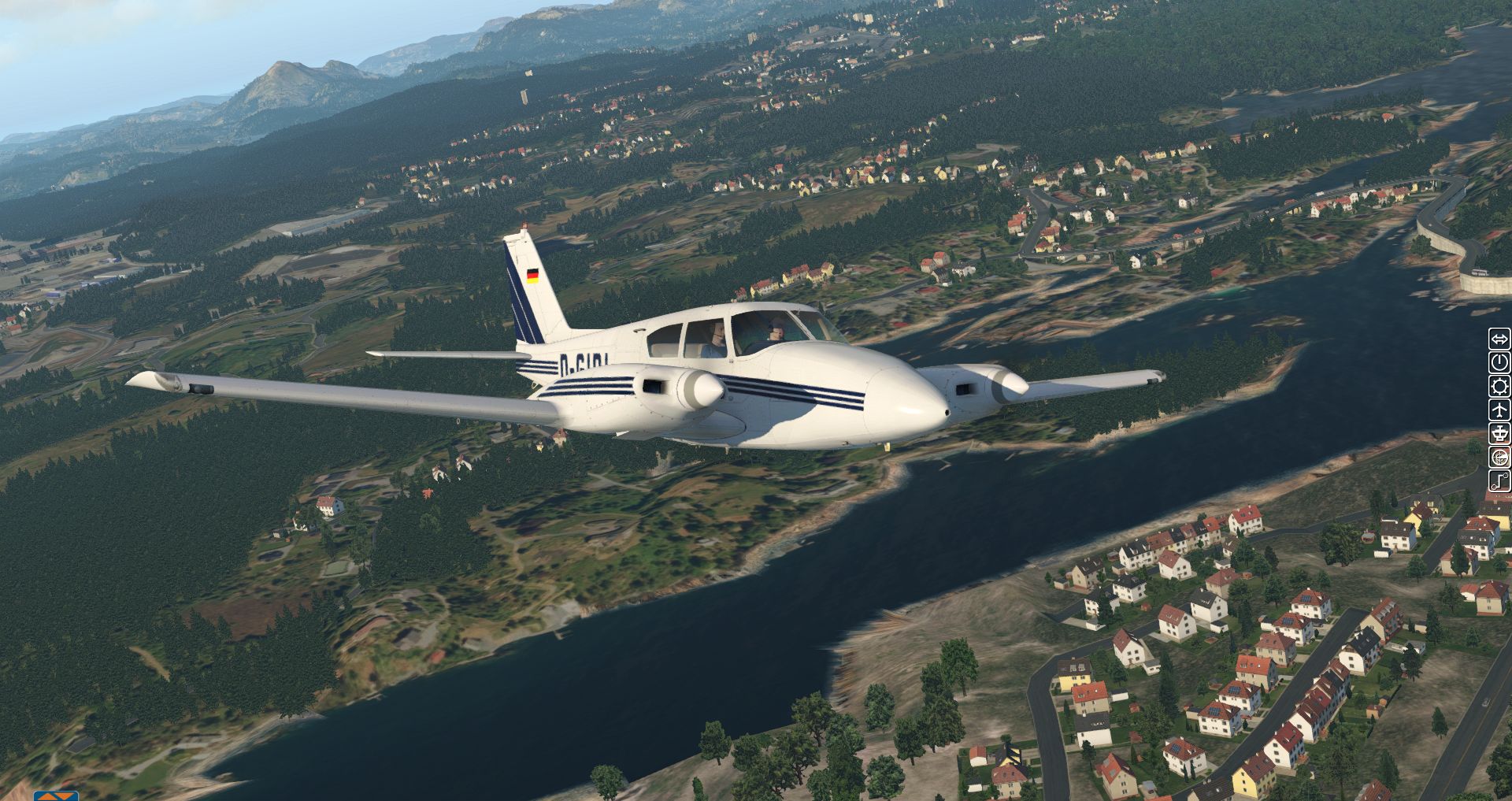The height and width of the screenshot is (801, 1512).
Task: Click the double-arrow icon in the side toolbar
Action: [x=1499, y=339]
